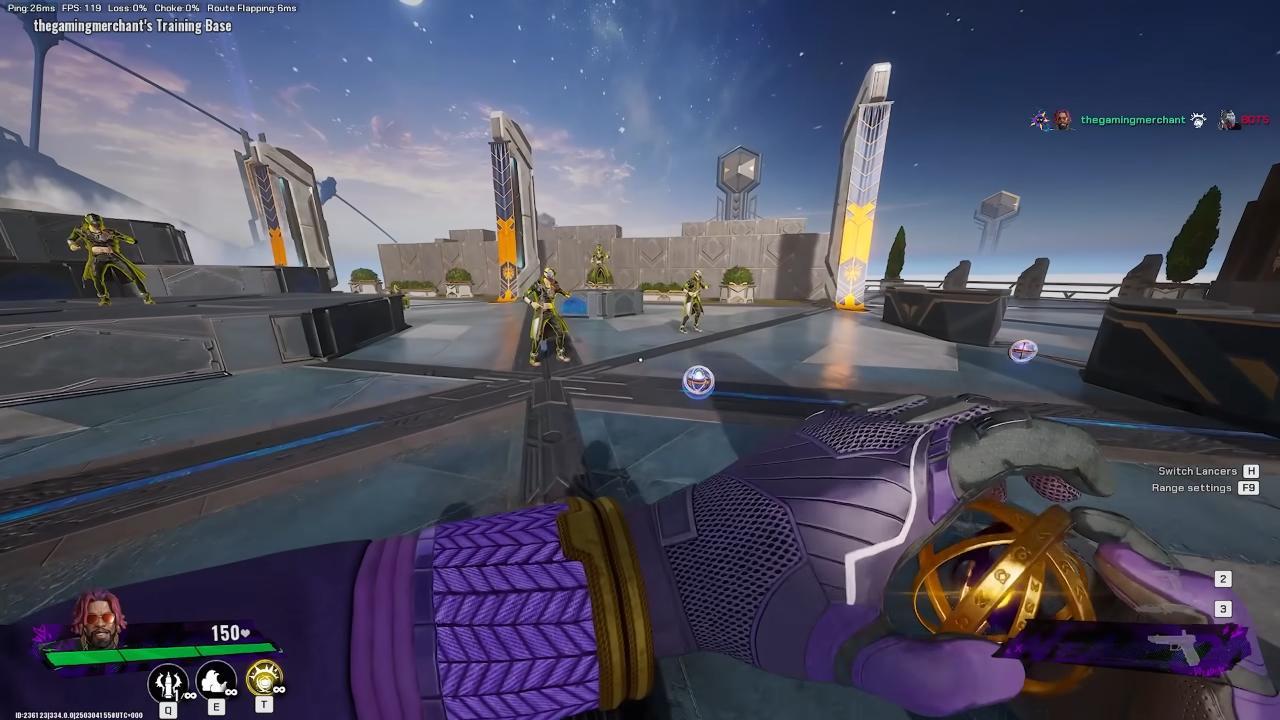Trigger the golden T ability icon
This screenshot has width=1280, height=720.
click(x=264, y=680)
